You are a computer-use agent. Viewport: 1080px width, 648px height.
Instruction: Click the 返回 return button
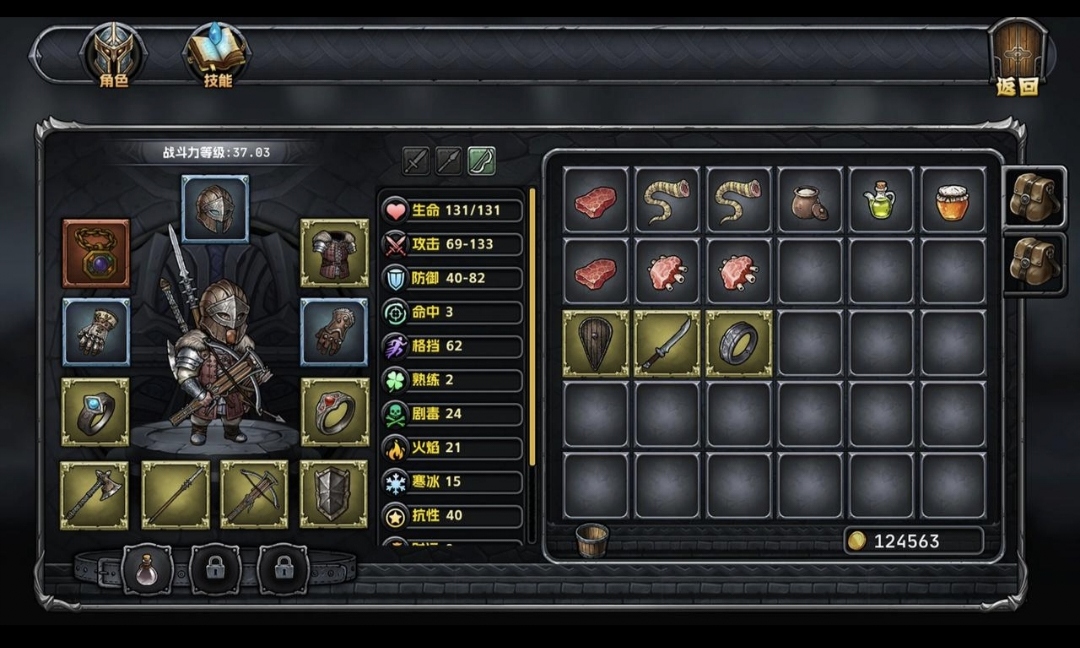click(x=1017, y=58)
